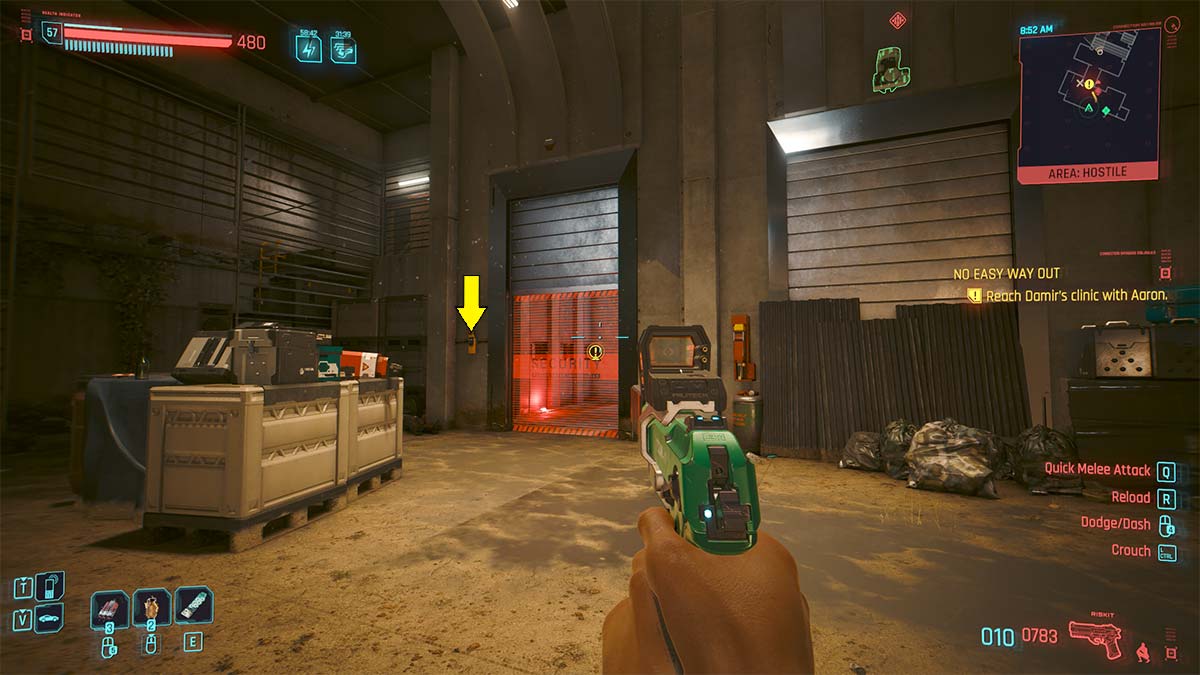This screenshot has width=1200, height=675.
Task: Click the AREA: HOSTILE banner
Action: [x=1088, y=172]
